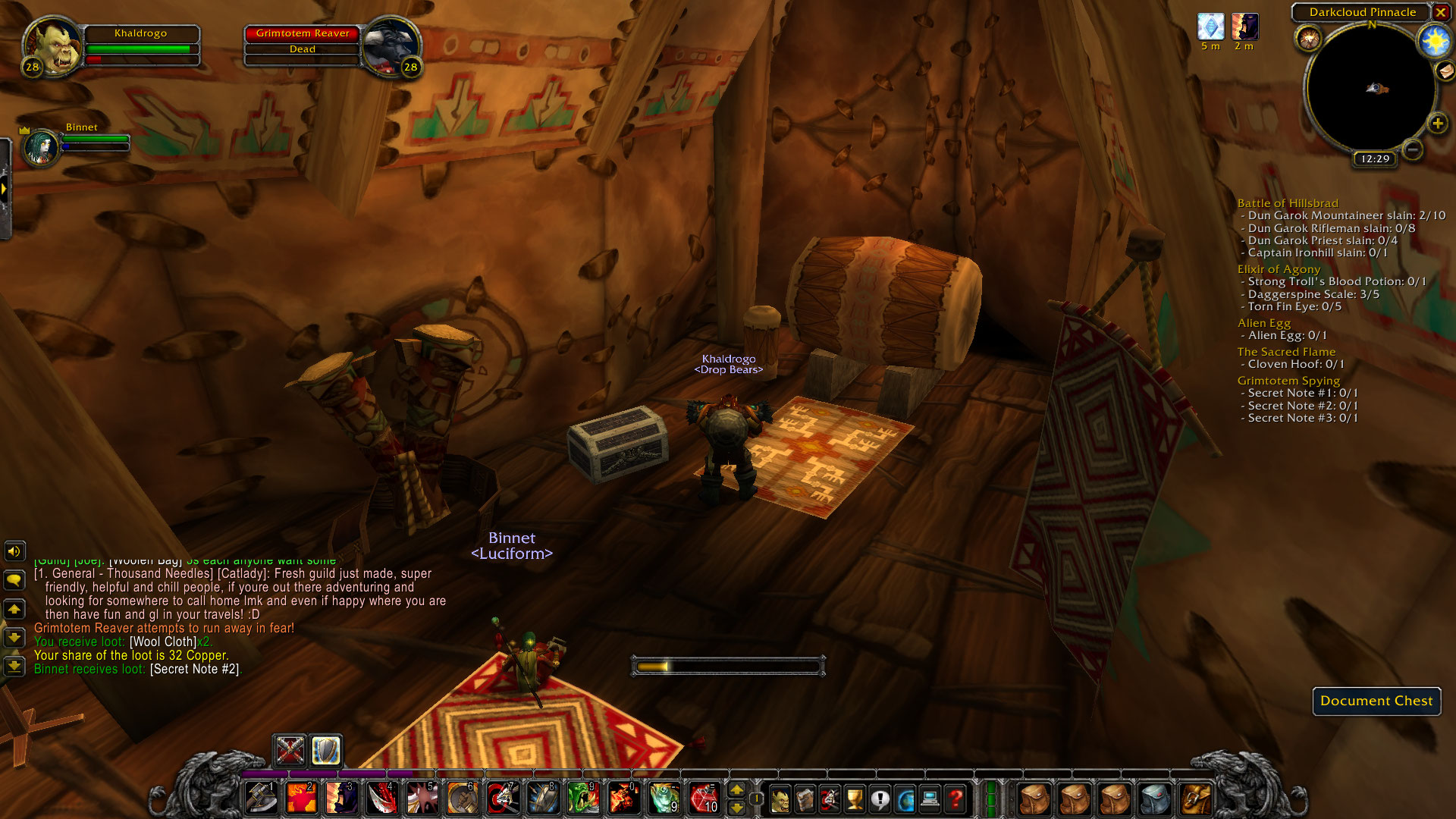The height and width of the screenshot is (819, 1456).
Task: Open the Talents icon in the micro menu
Action: [x=831, y=798]
